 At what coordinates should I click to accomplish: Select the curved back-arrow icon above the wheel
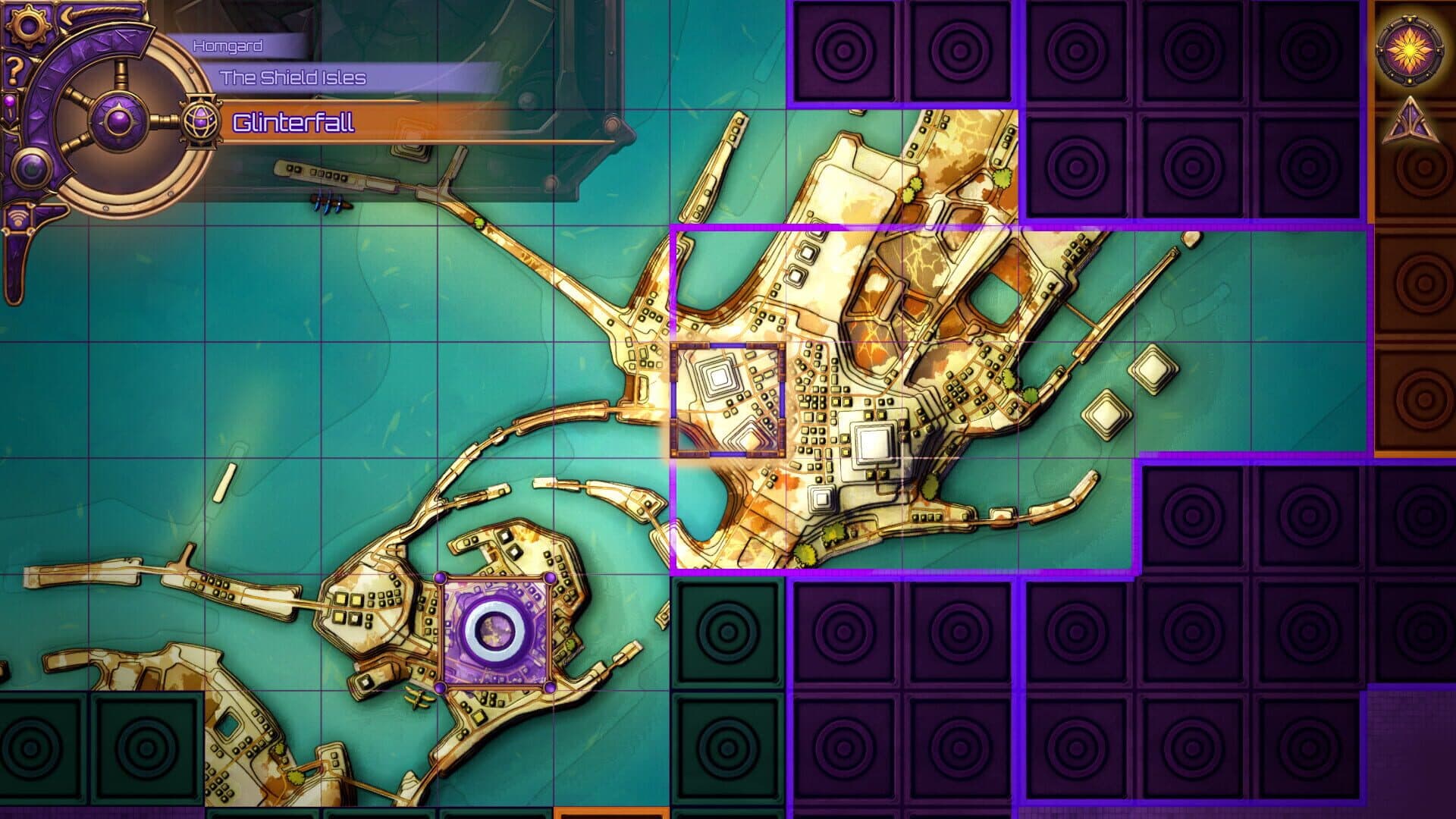[67, 14]
